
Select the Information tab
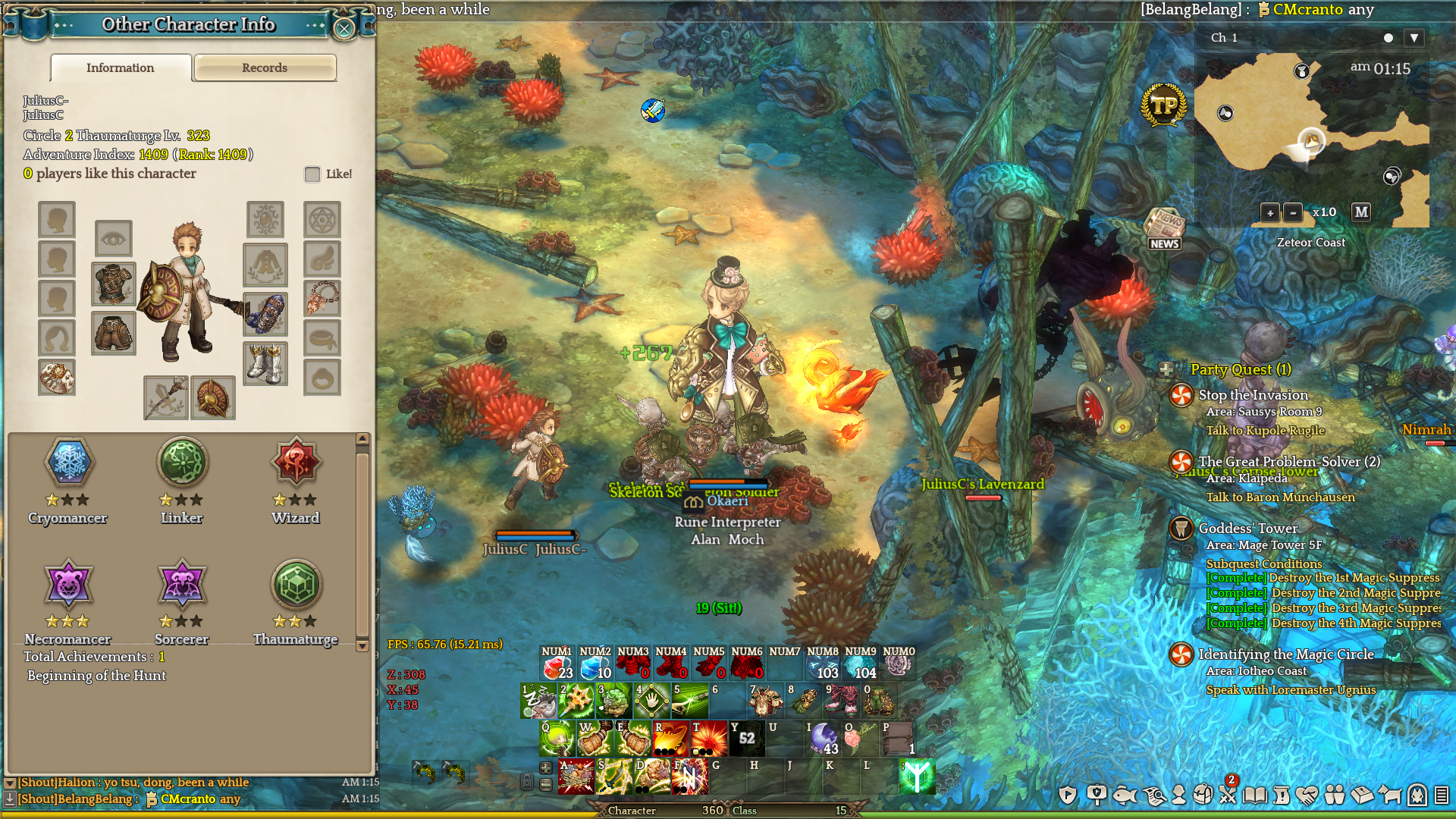coord(121,67)
